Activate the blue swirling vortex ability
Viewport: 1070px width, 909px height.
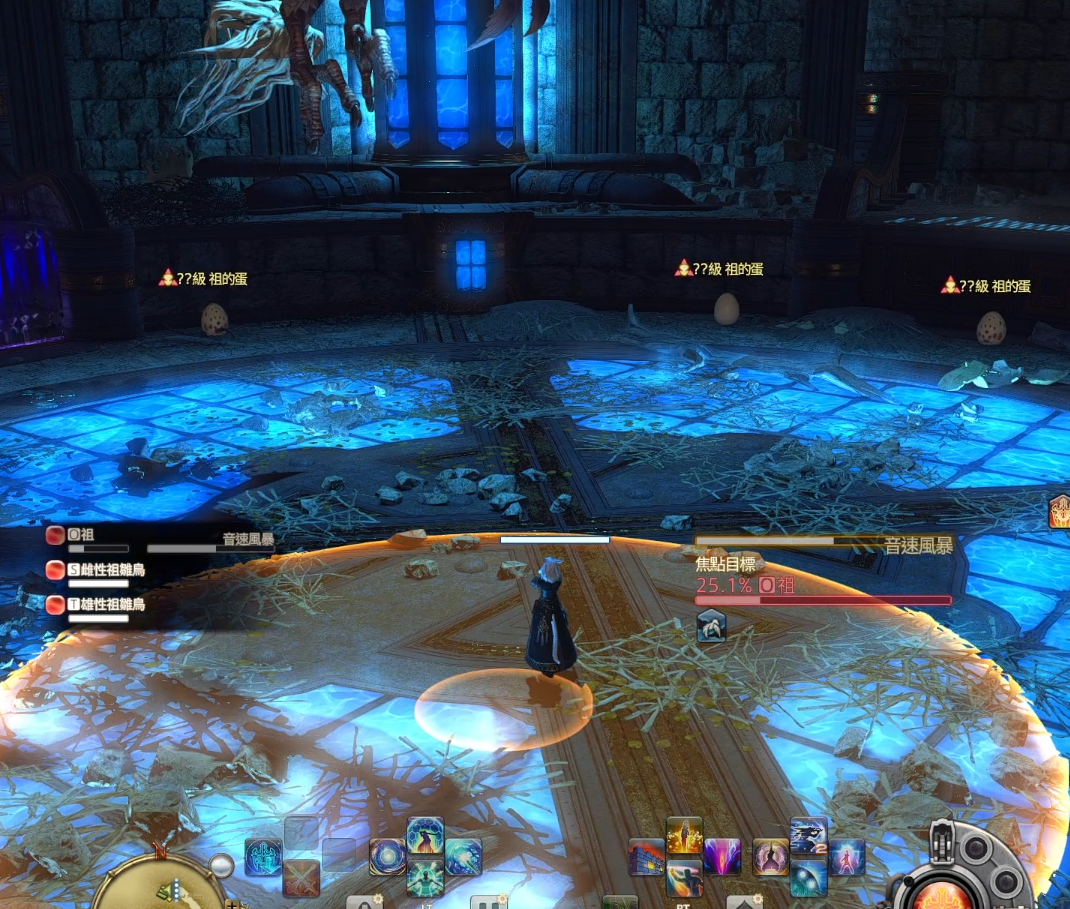[387, 857]
